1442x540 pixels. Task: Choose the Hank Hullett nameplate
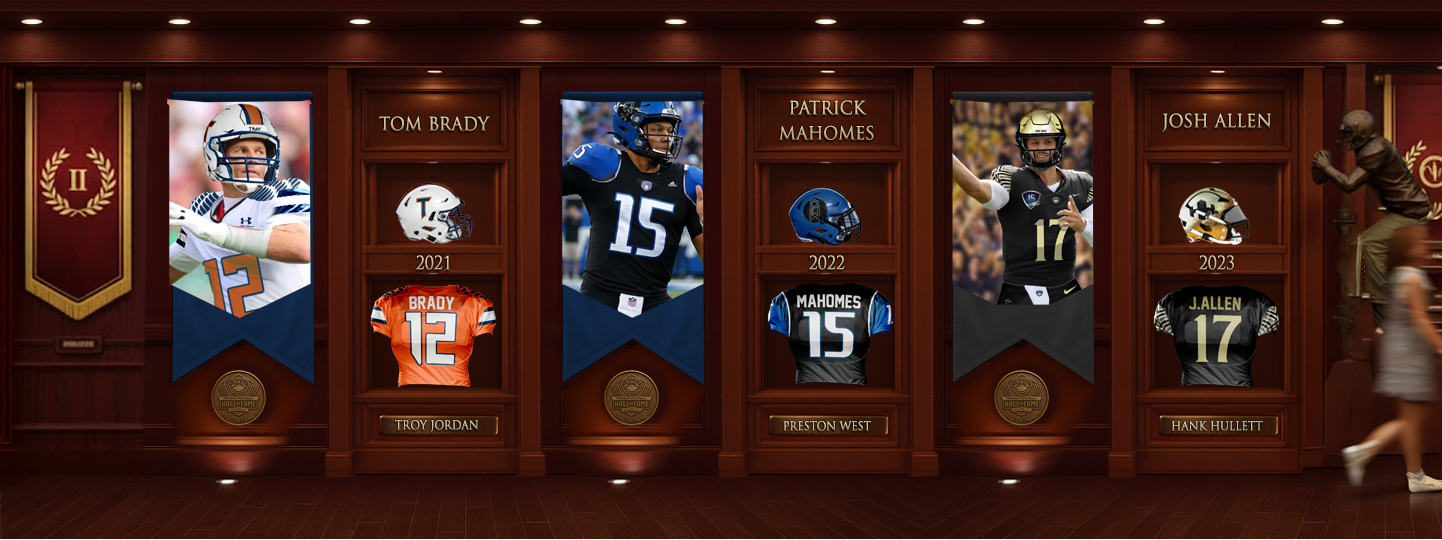pyautogui.click(x=1217, y=426)
